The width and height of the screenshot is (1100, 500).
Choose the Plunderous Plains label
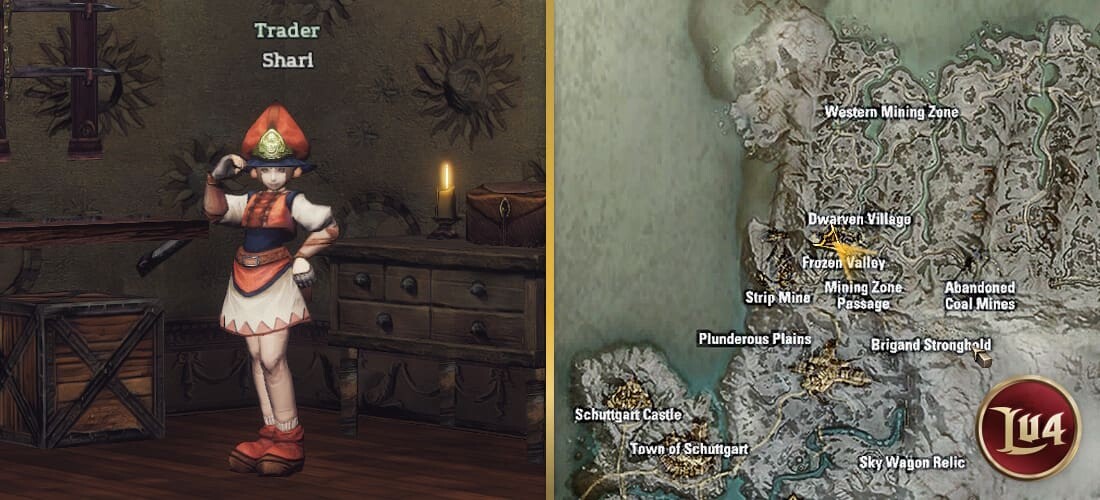click(x=754, y=339)
